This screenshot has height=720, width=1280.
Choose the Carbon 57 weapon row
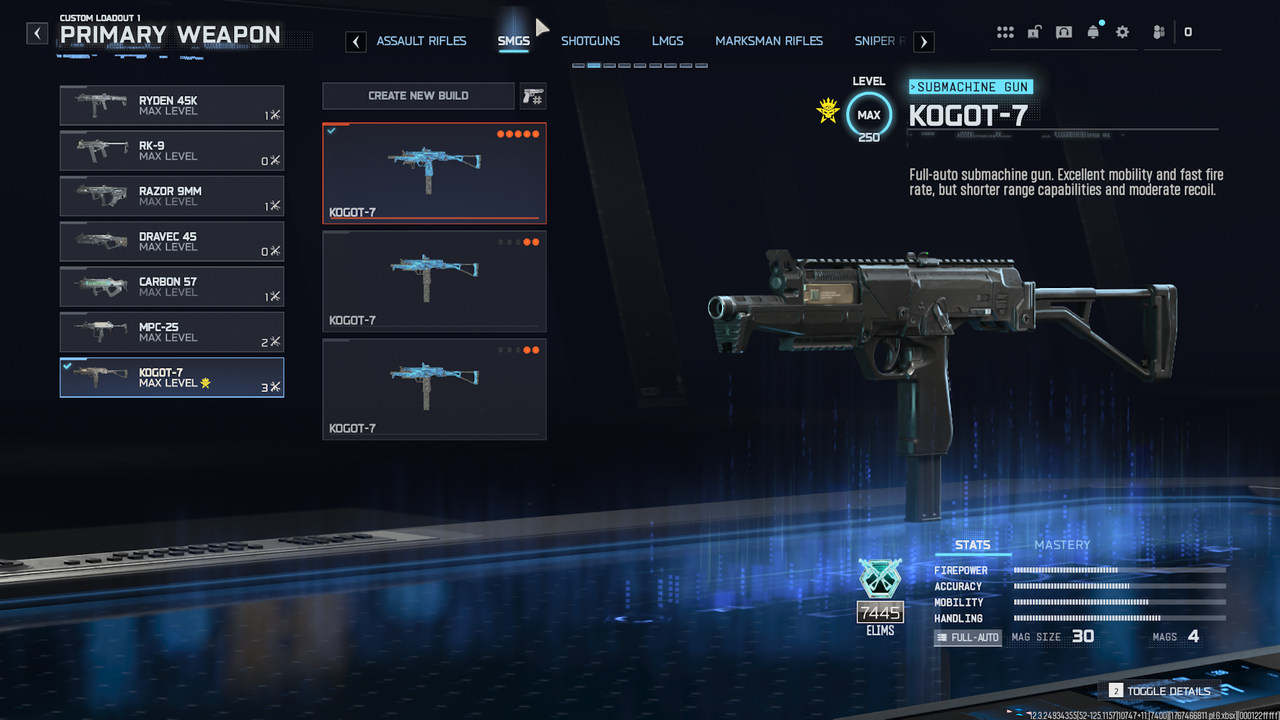point(171,287)
